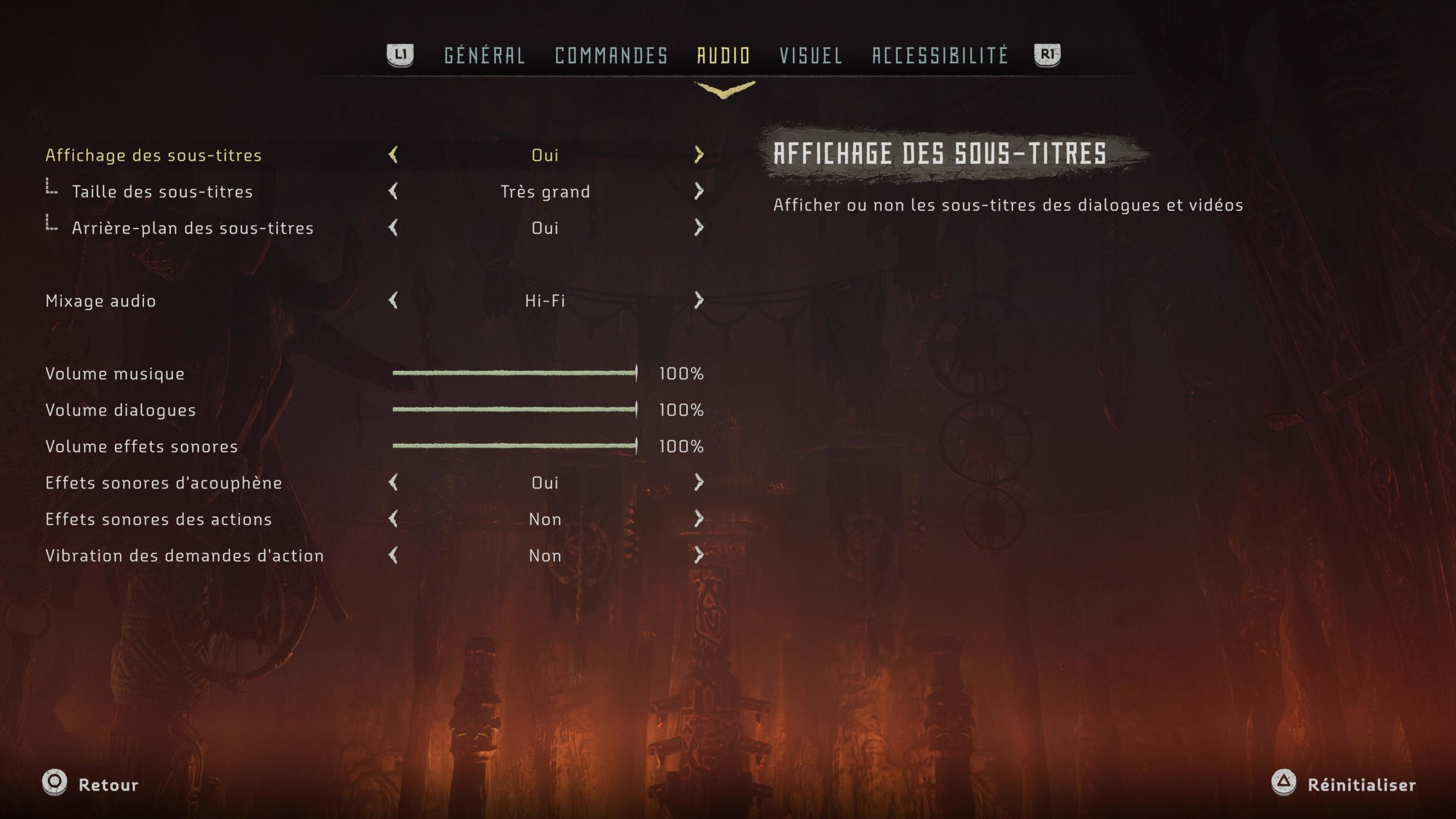Adjust the Volume musique slider

click(514, 373)
